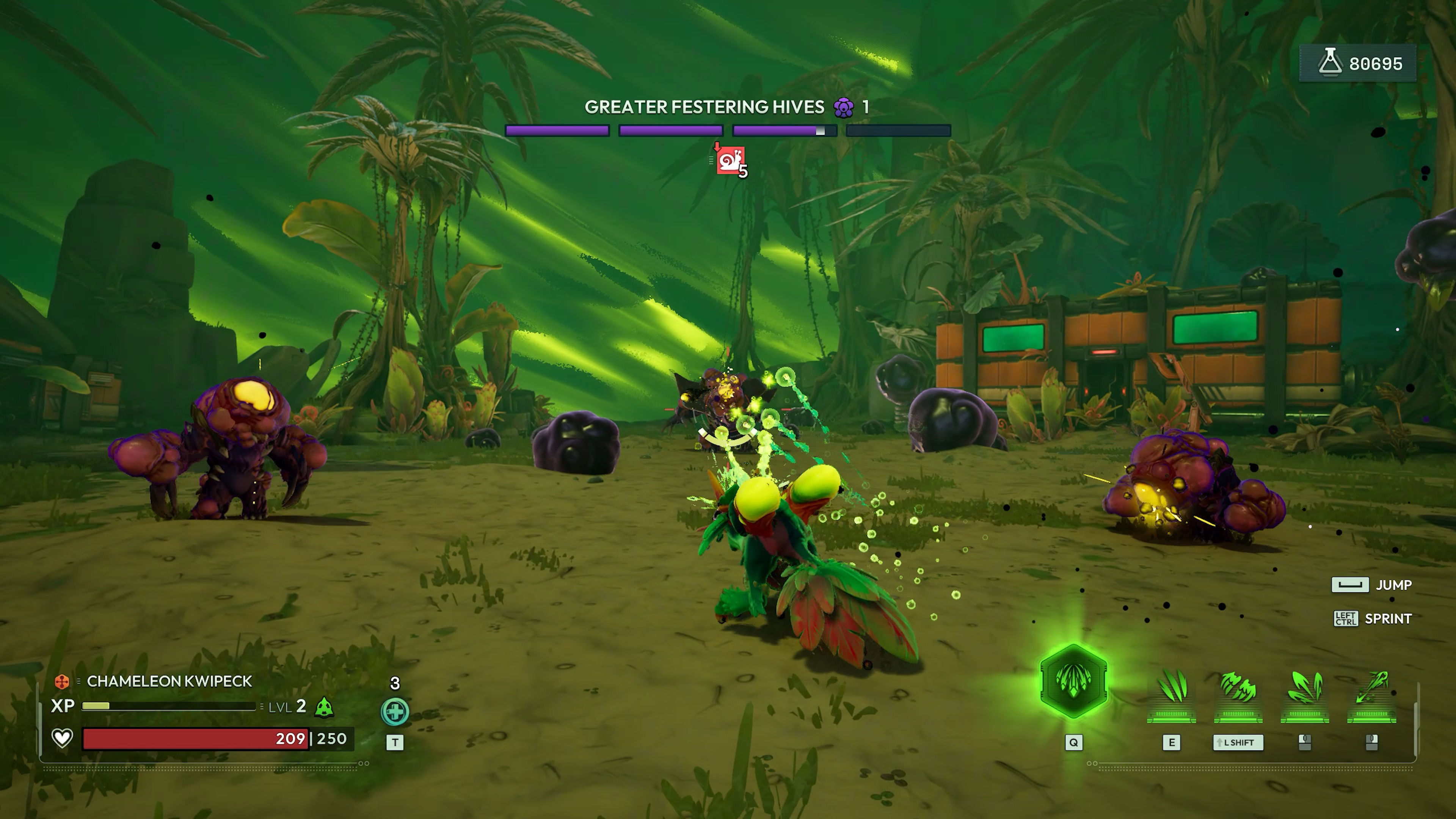Select the feather burst attack icon

coord(1304,692)
